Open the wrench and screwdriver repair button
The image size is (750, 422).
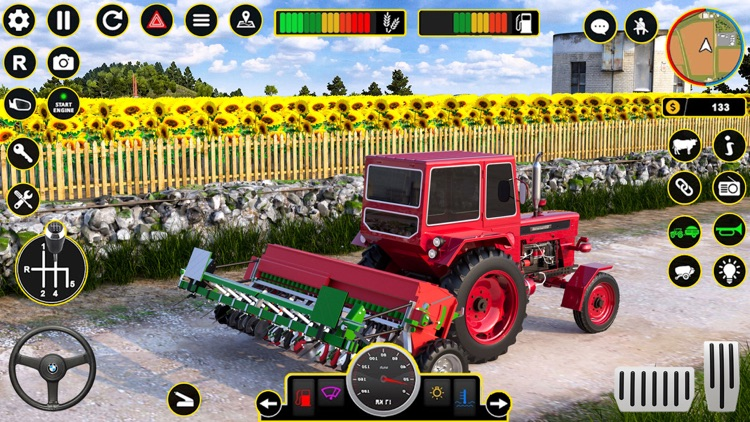[22, 198]
